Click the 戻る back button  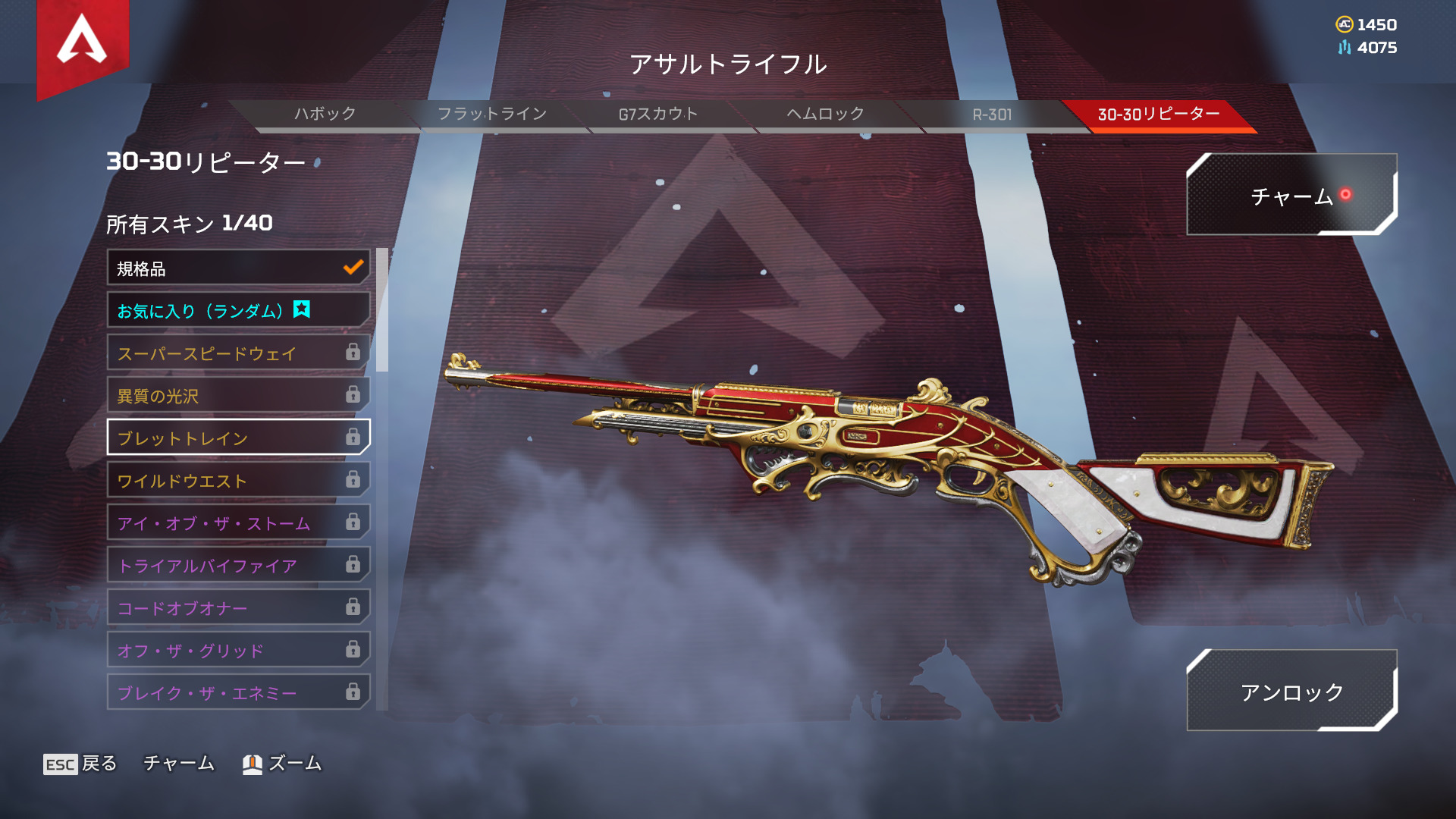tap(81, 764)
